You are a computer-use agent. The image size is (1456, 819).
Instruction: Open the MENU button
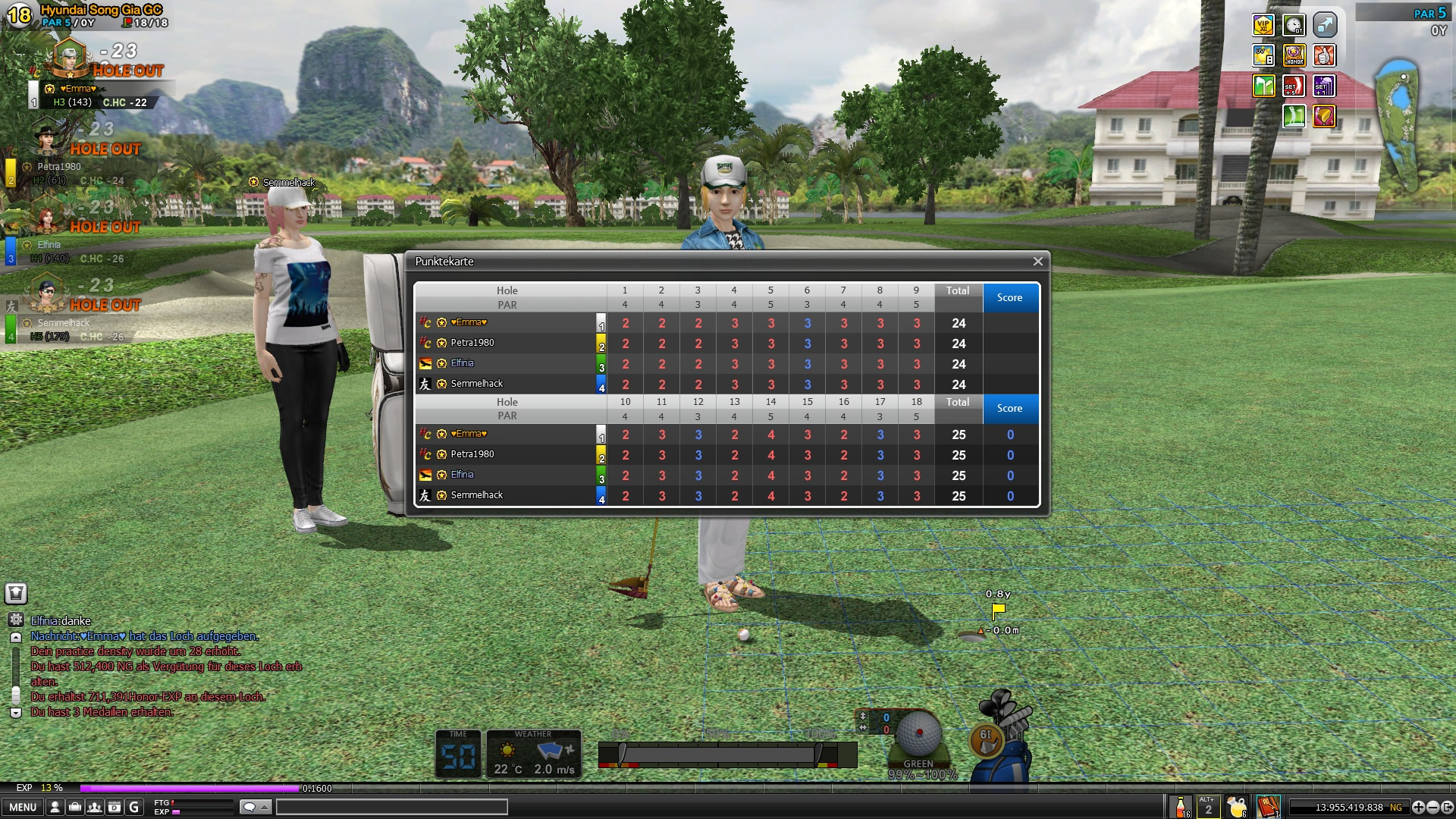pos(23,808)
